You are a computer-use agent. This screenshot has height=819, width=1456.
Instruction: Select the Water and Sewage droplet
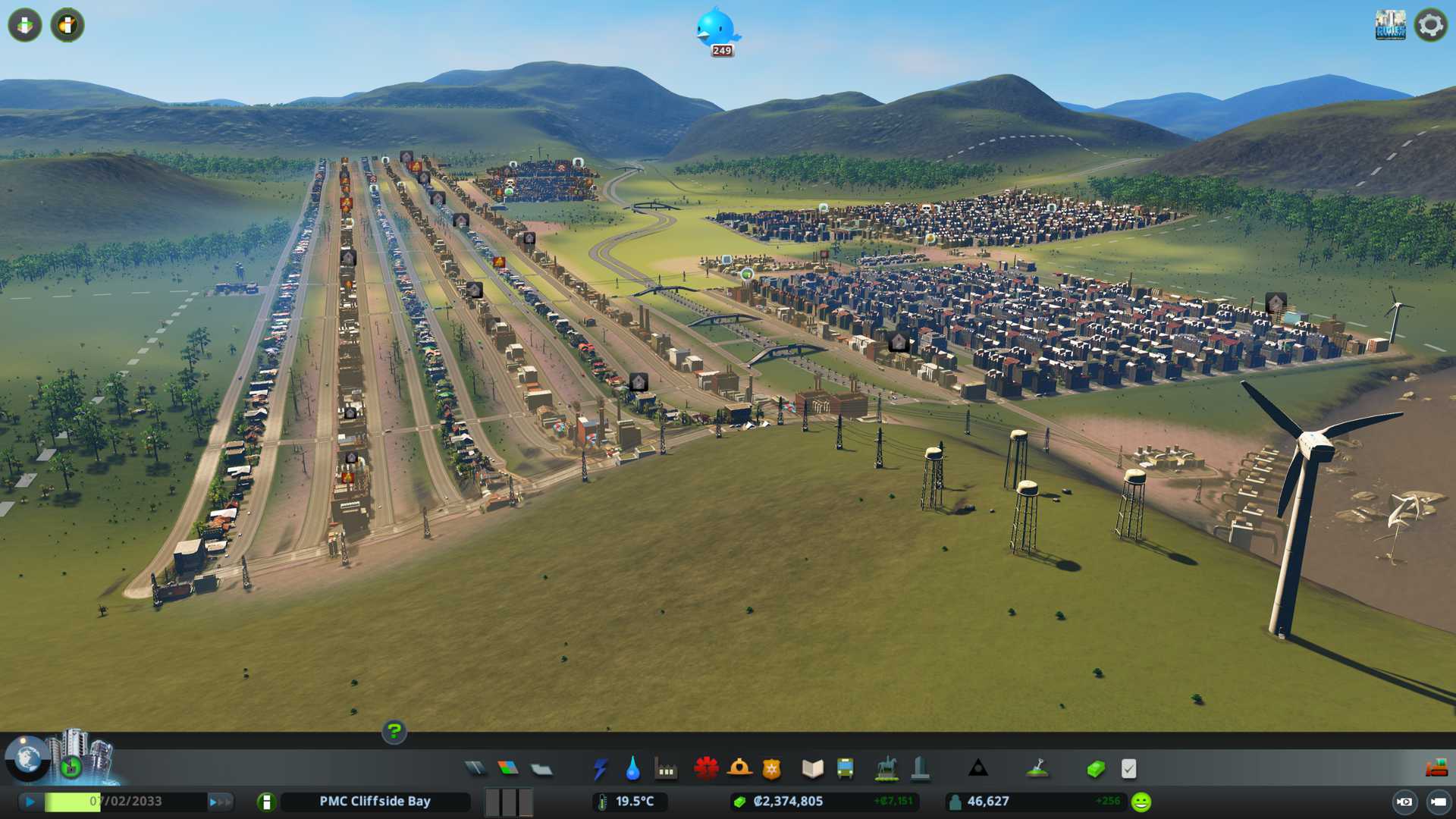pyautogui.click(x=632, y=769)
